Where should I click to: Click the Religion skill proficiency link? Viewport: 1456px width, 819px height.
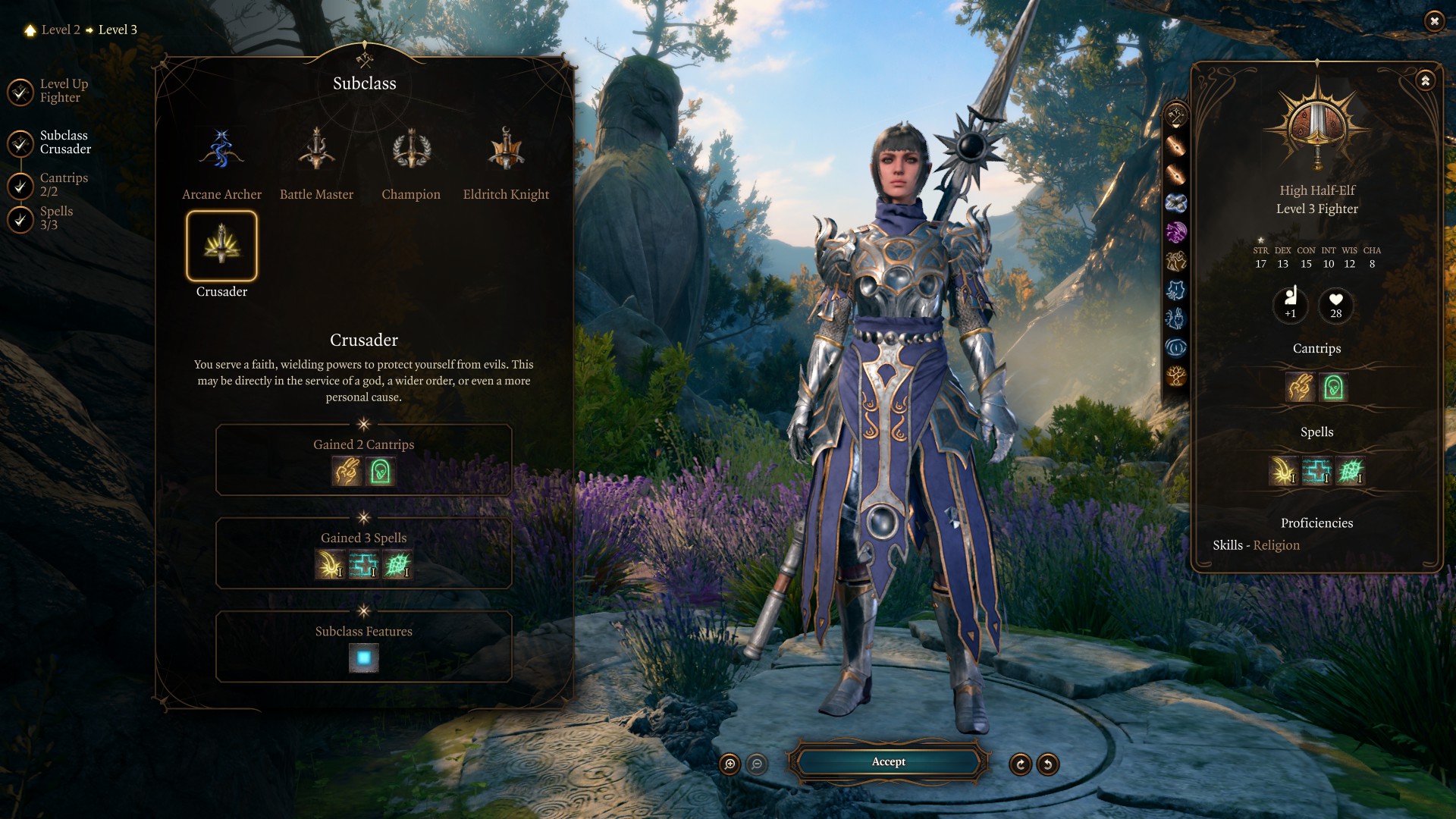click(x=1276, y=545)
